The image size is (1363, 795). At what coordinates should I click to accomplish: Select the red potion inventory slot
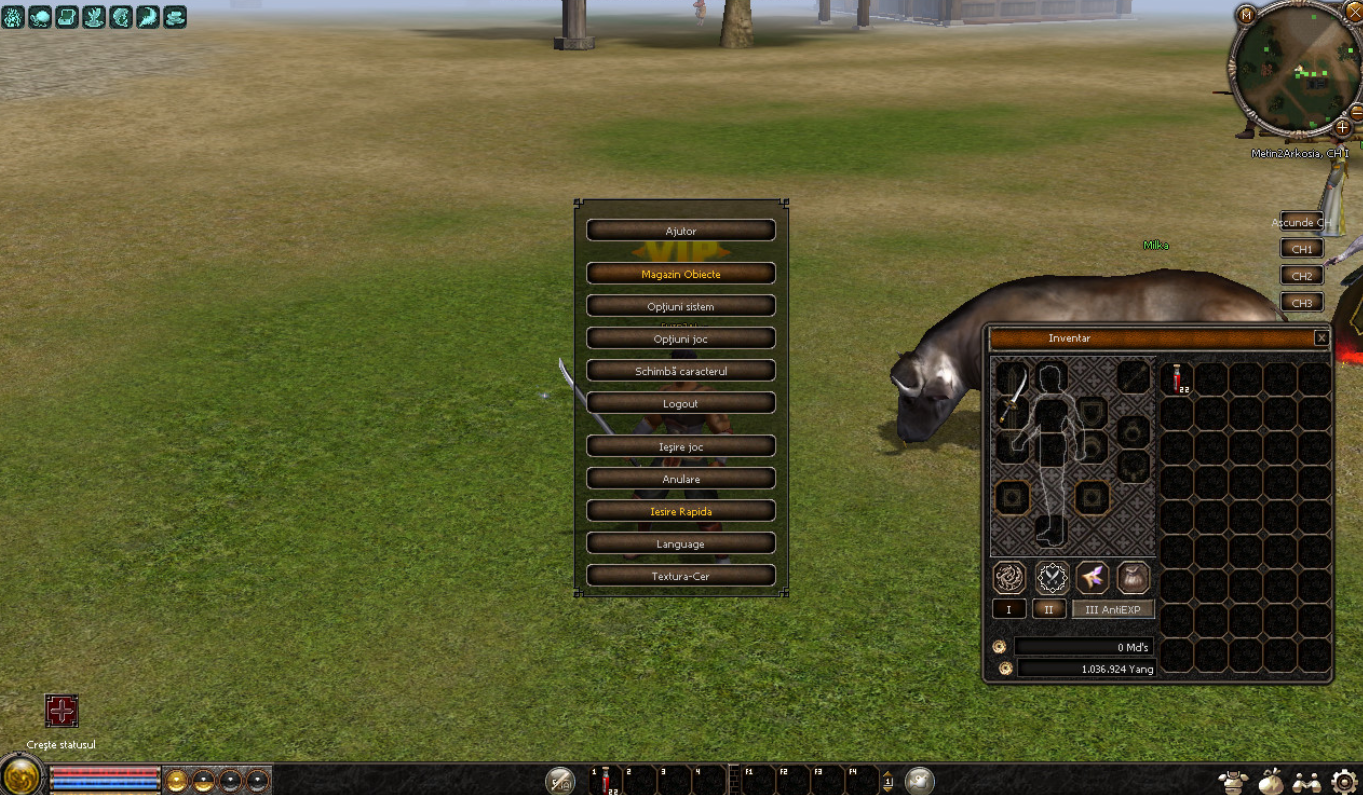(1178, 379)
